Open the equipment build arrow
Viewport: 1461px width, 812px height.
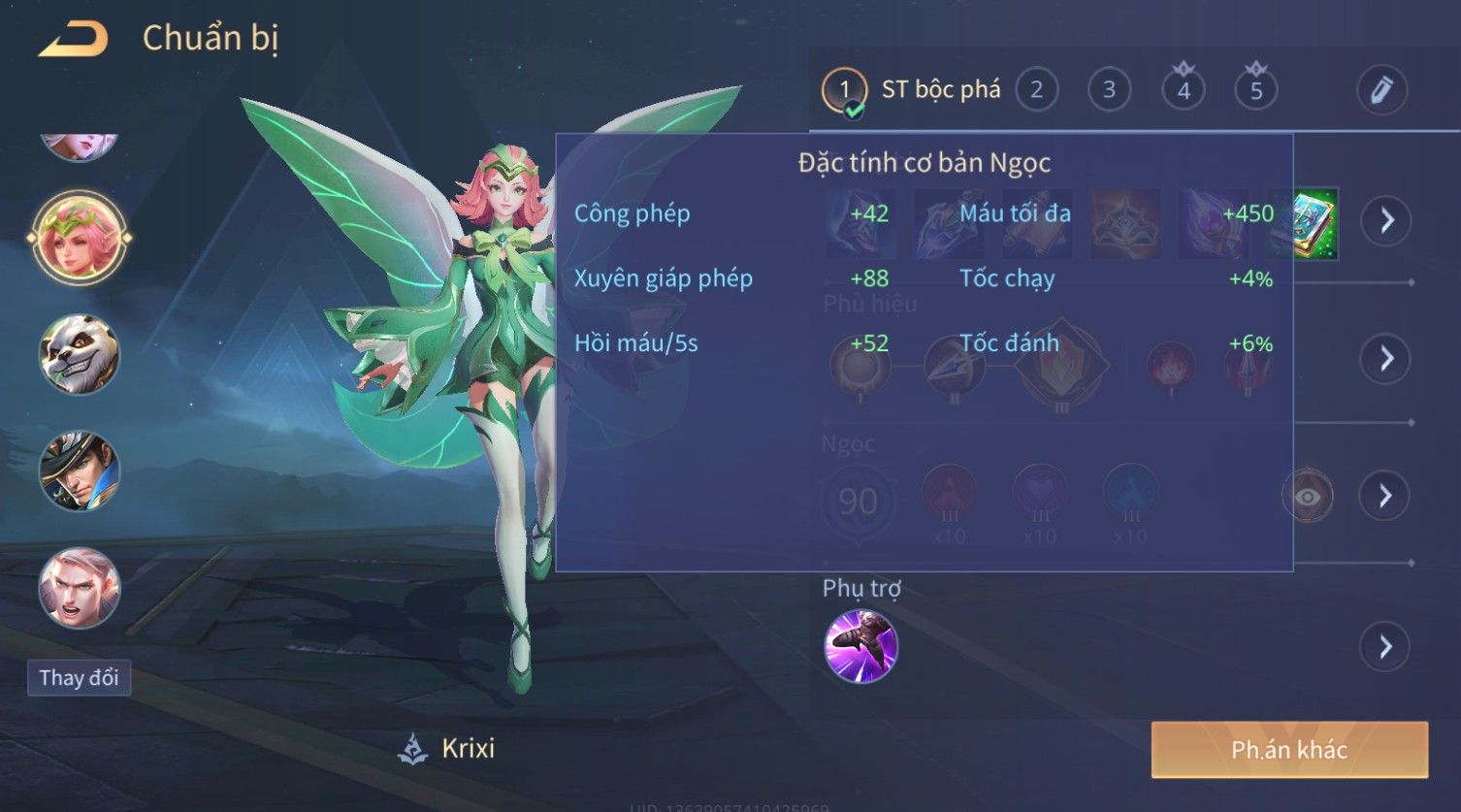[1386, 221]
